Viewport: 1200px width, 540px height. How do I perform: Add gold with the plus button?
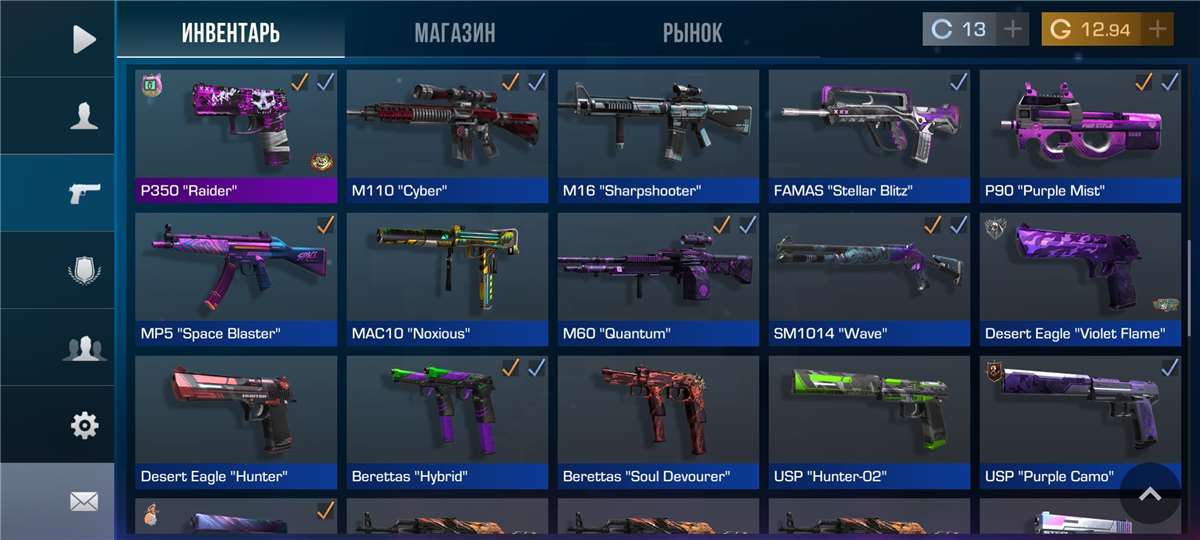[x=1158, y=30]
